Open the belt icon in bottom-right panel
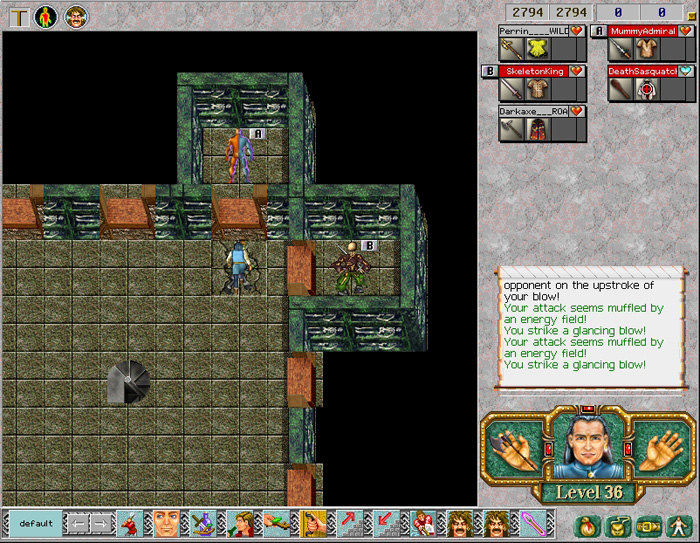 pyautogui.click(x=650, y=524)
